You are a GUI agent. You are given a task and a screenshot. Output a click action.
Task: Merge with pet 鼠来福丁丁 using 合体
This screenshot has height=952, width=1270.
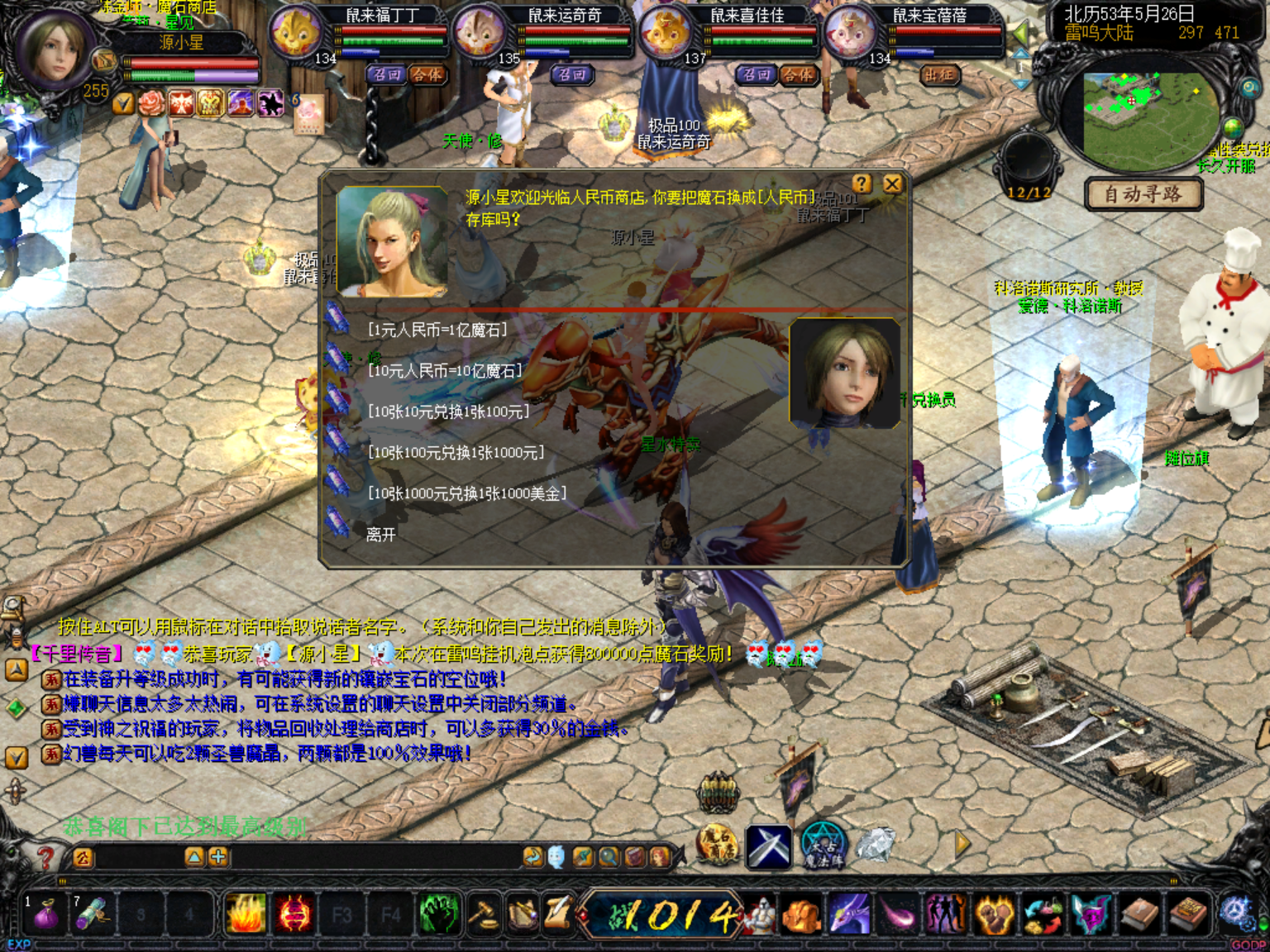pos(427,75)
